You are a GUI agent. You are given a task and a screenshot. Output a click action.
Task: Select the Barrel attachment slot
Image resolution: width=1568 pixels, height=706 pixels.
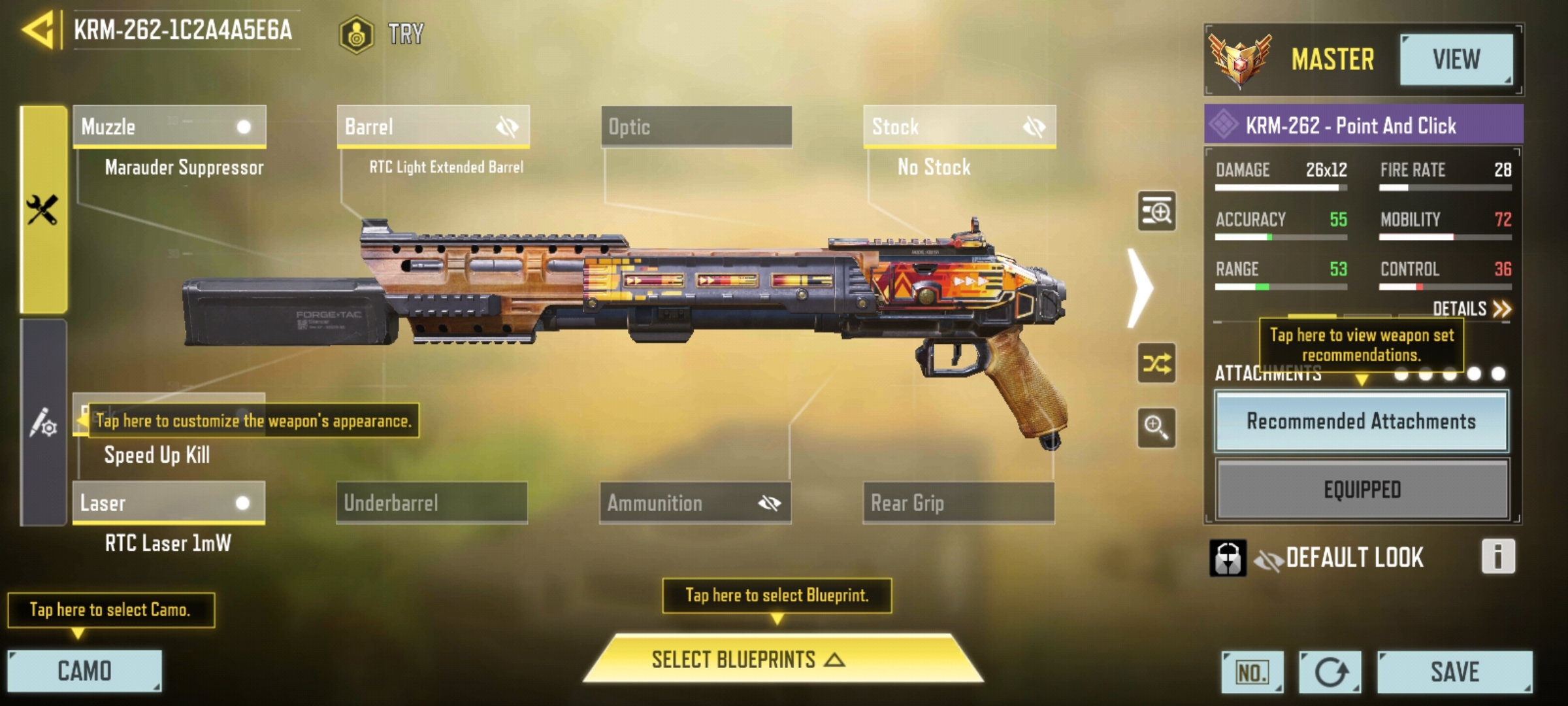click(x=433, y=126)
